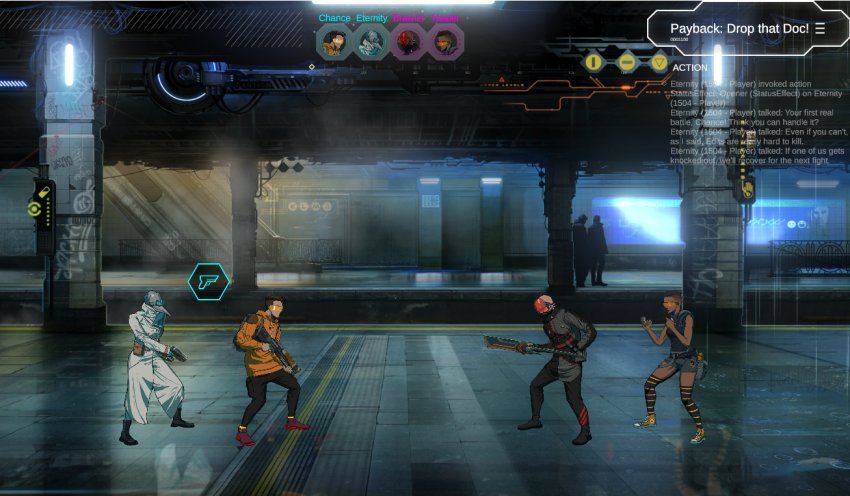850x496 pixels.
Task: Click the yellow pause-bar log button
Action: (594, 62)
